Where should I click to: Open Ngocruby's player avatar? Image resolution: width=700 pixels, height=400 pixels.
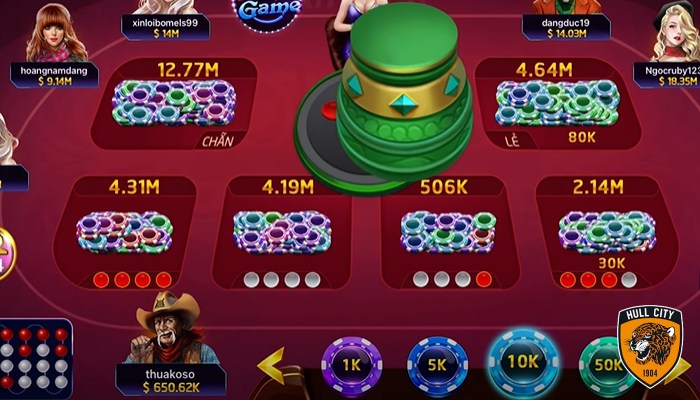coord(674,32)
